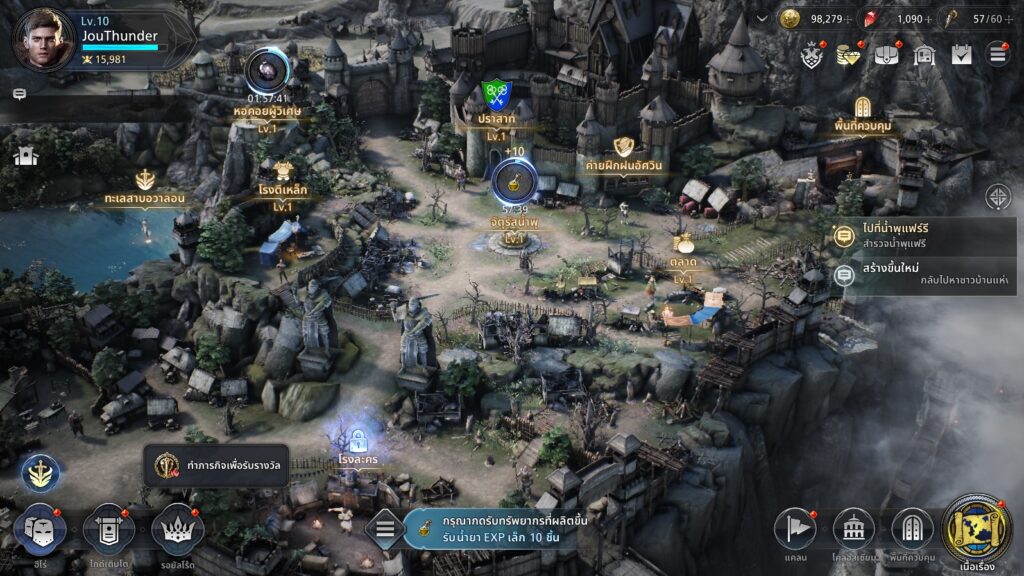
Task: Open the hamburger menu with three lines
Action: 997,55
